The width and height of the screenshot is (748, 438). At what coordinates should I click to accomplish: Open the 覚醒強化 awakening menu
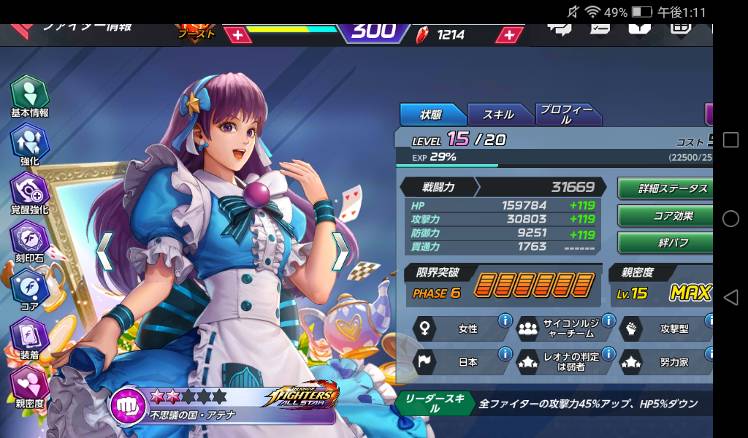tap(28, 192)
